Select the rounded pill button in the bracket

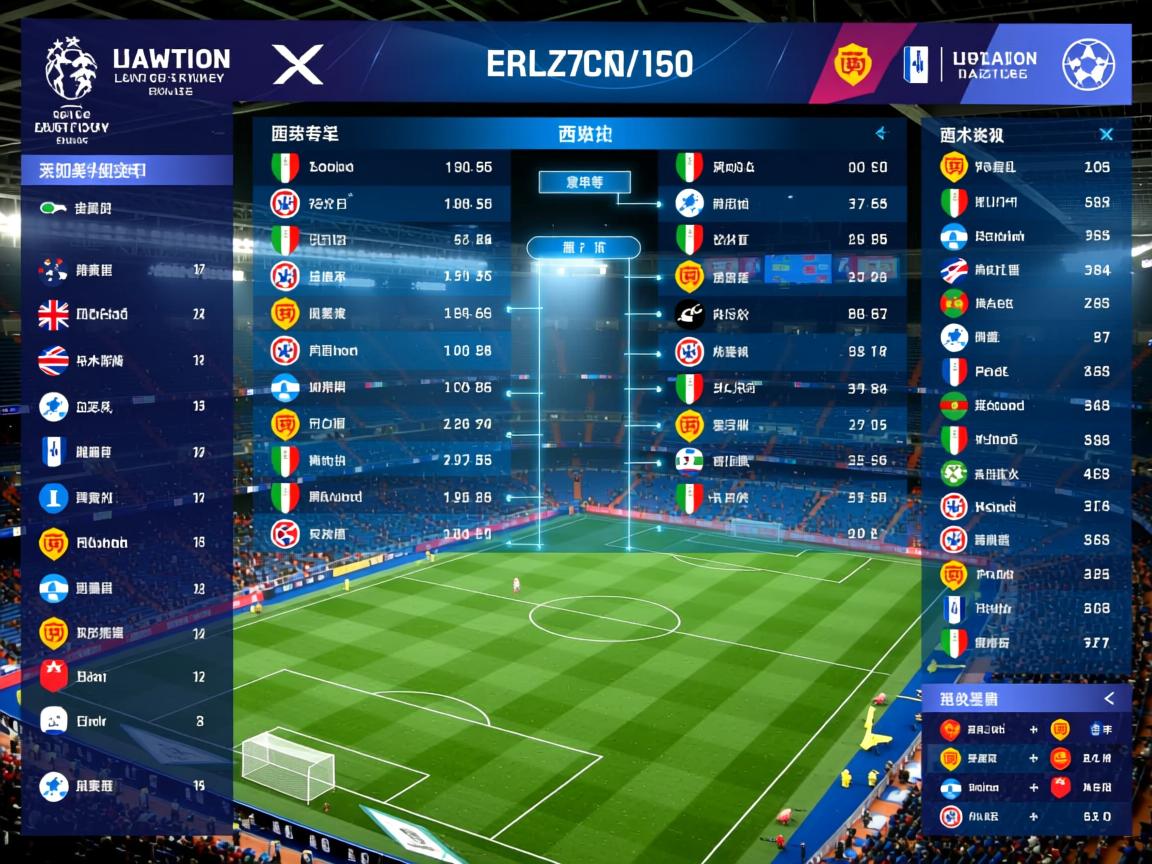coord(583,247)
